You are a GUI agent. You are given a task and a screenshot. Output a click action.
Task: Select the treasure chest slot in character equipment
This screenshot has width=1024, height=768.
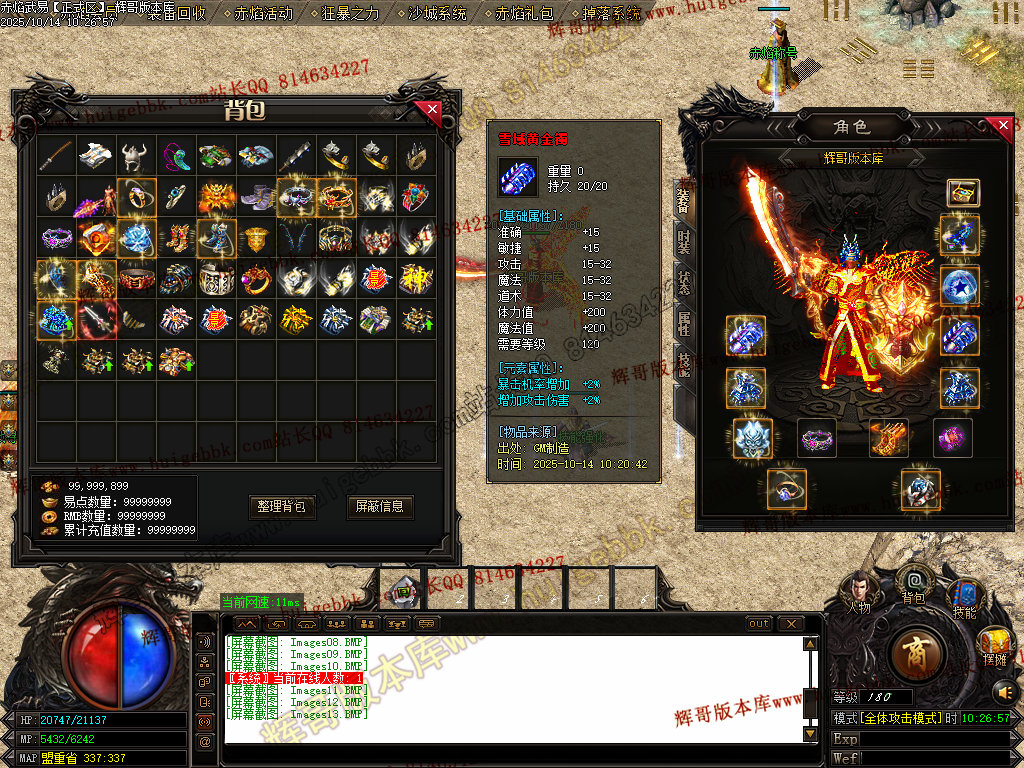[963, 193]
